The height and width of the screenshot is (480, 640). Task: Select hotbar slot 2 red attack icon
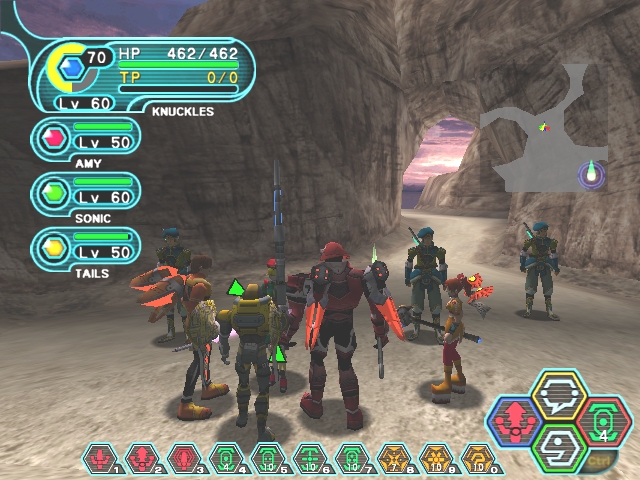coord(142,459)
